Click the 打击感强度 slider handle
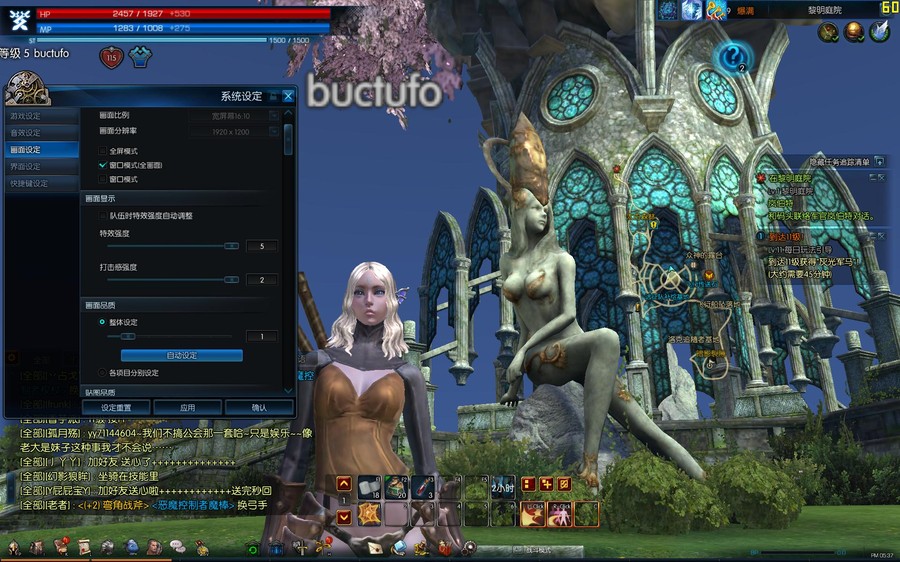The width and height of the screenshot is (900, 562). tap(231, 280)
